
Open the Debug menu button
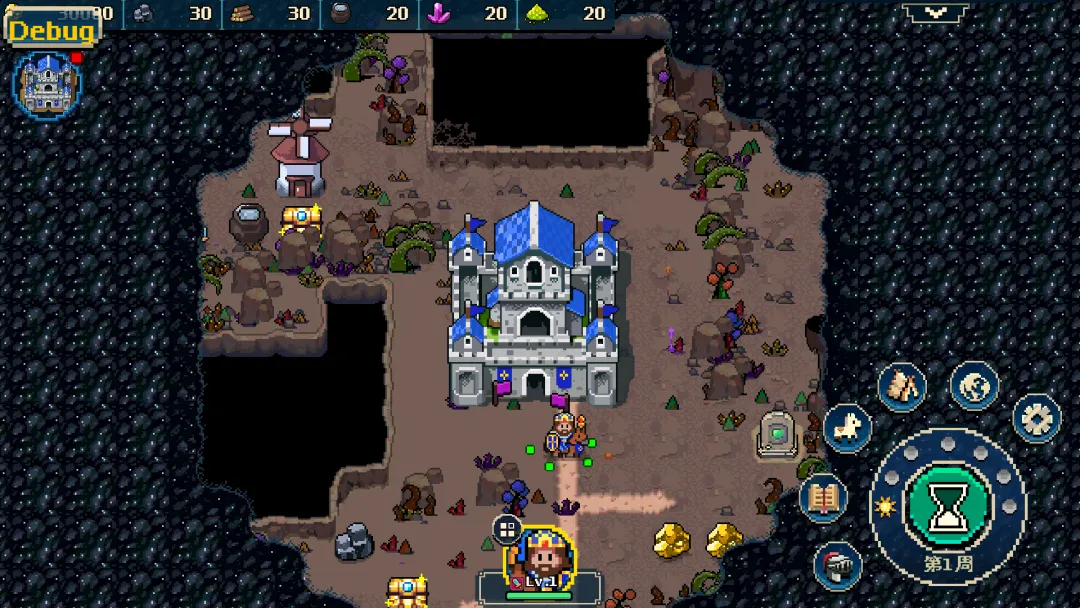(52, 30)
